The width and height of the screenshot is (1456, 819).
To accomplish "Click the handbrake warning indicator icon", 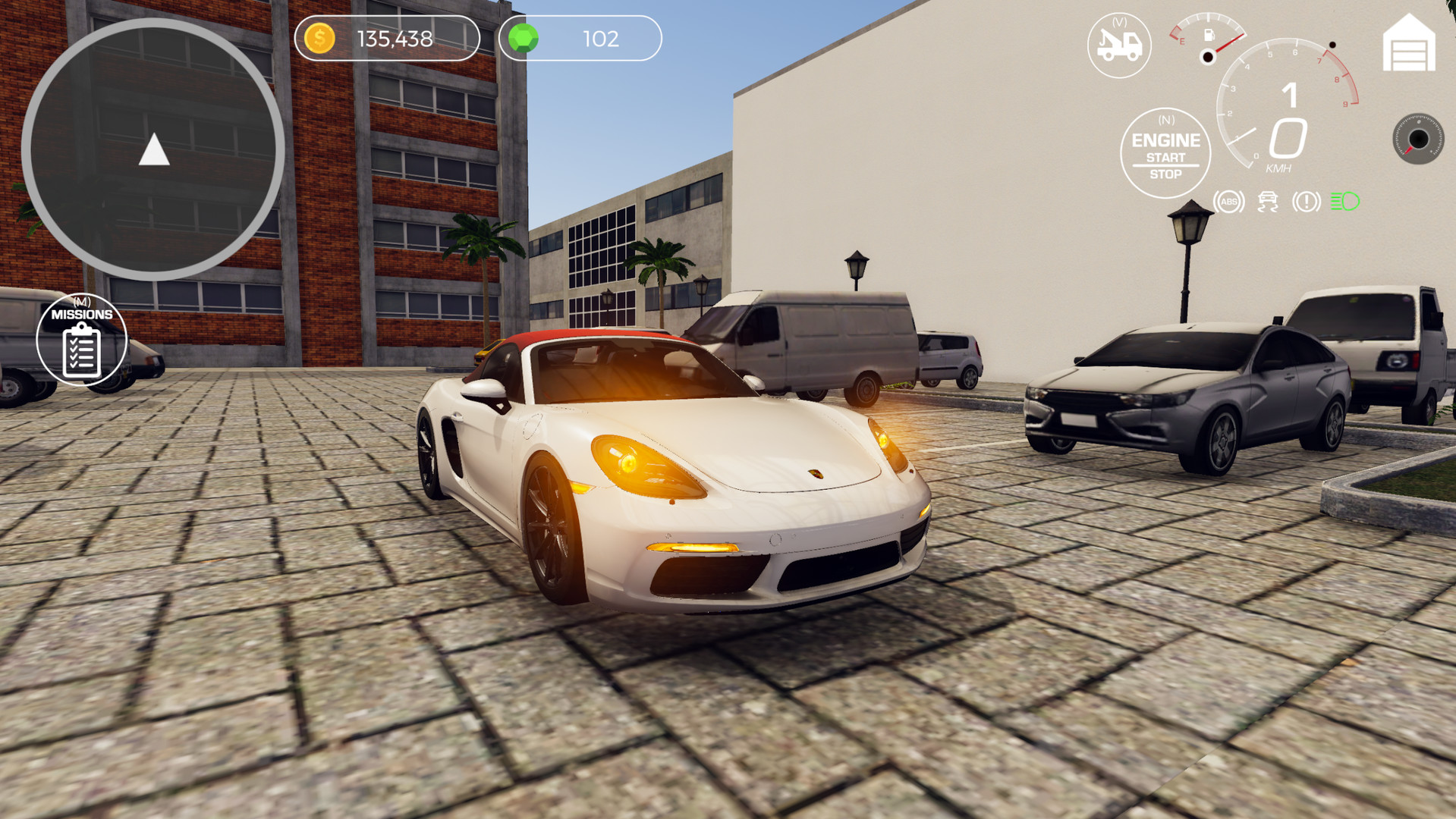I will [1306, 200].
